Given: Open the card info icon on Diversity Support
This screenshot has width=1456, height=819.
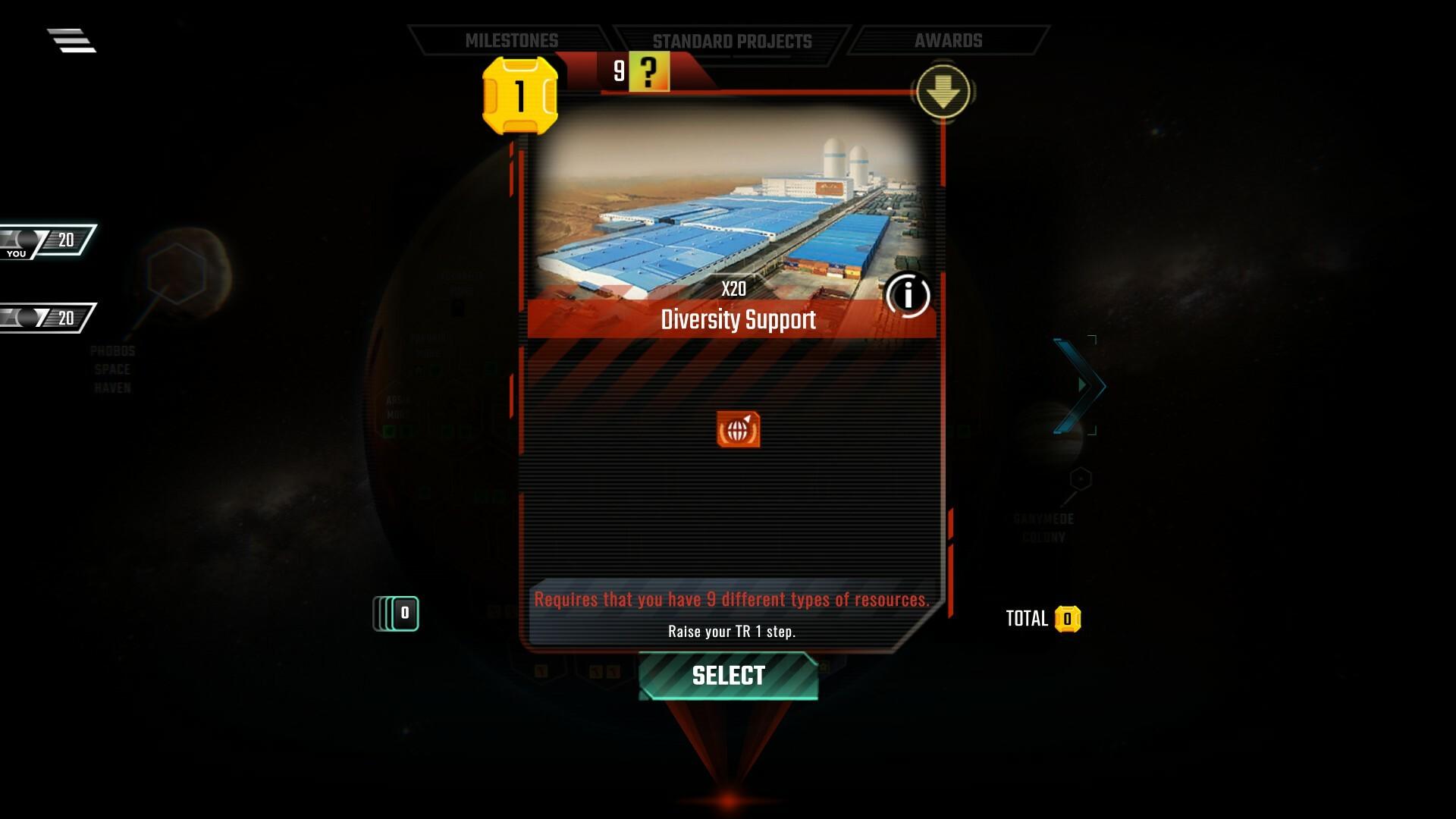Looking at the screenshot, I should [908, 296].
